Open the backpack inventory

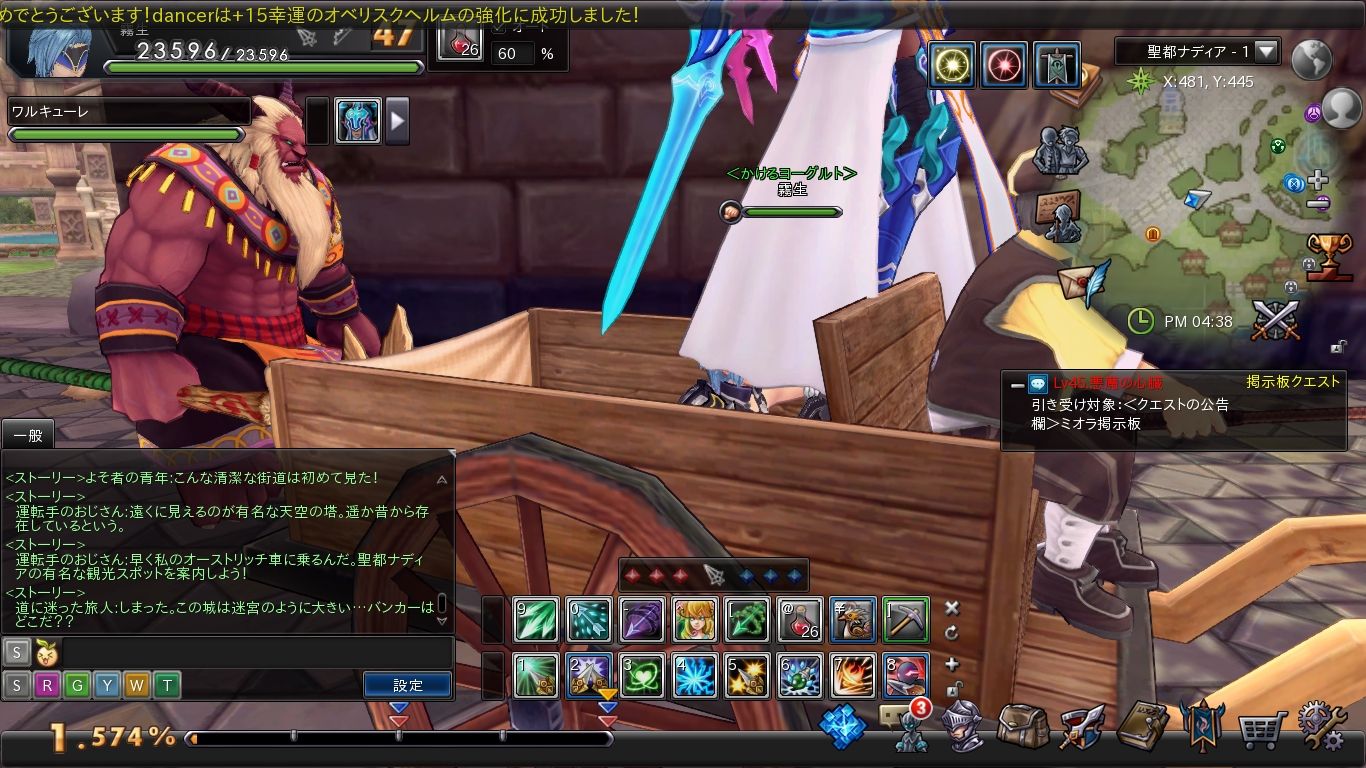point(1023,726)
